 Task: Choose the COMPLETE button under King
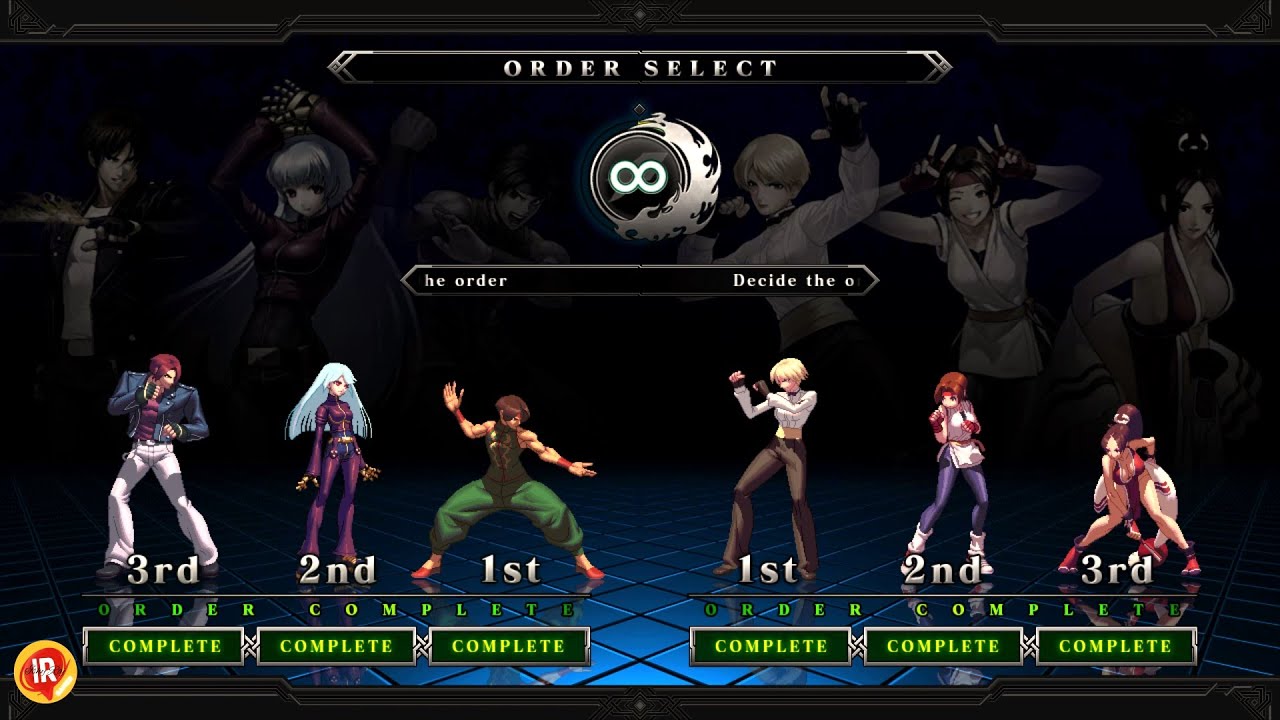point(771,646)
